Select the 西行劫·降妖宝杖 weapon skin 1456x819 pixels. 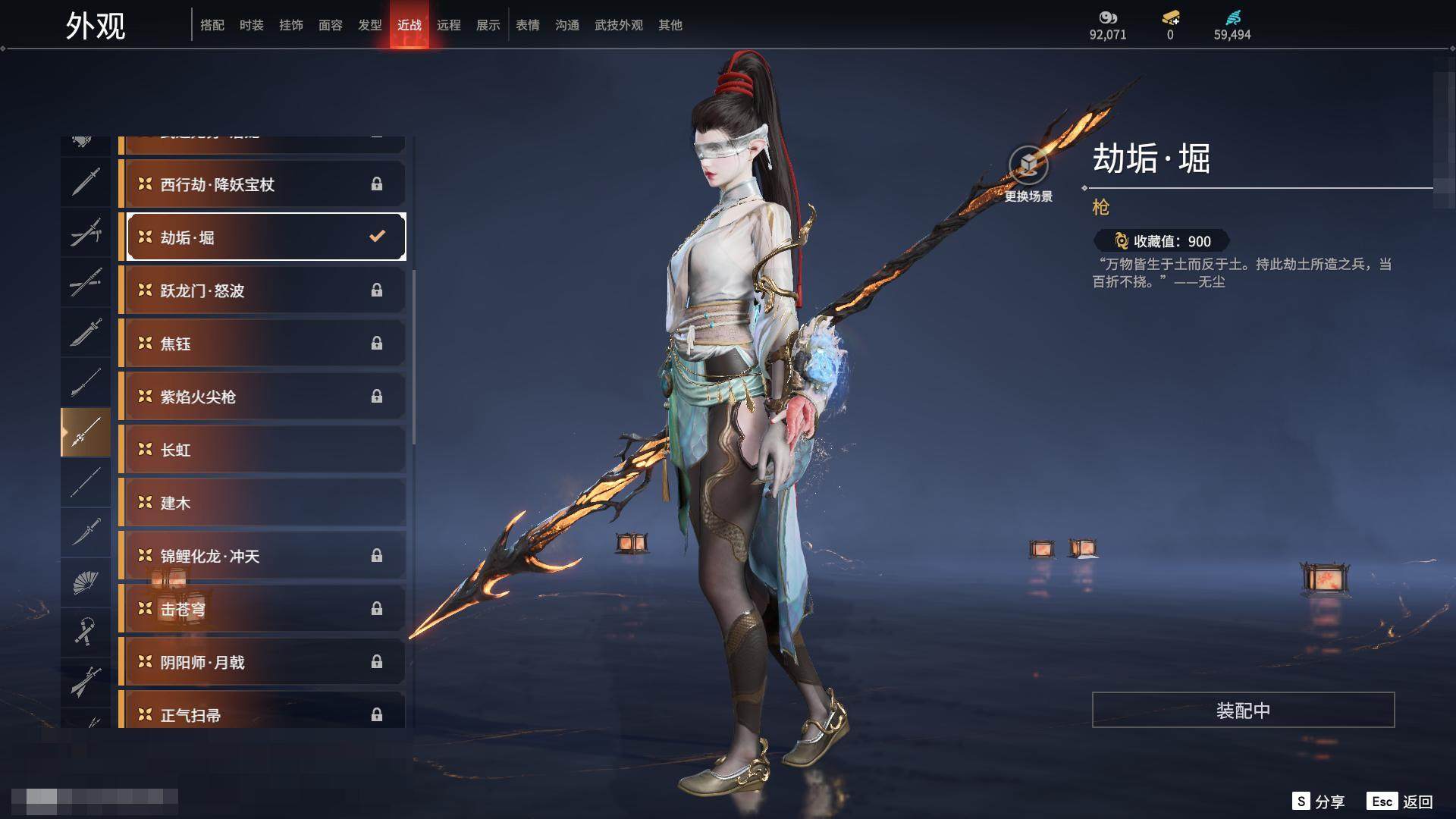pos(262,184)
